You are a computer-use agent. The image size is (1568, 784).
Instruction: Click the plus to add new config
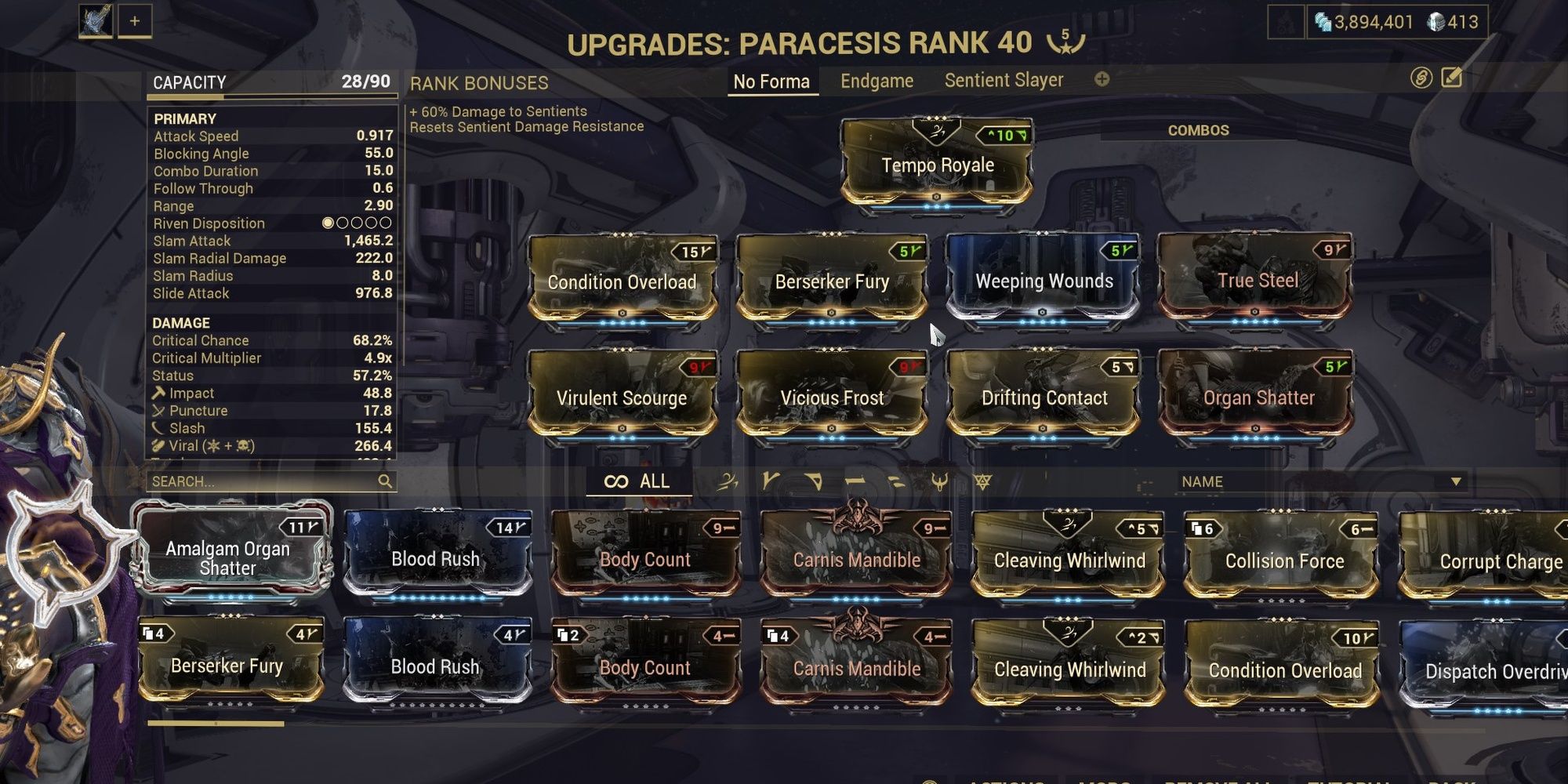tap(1103, 79)
